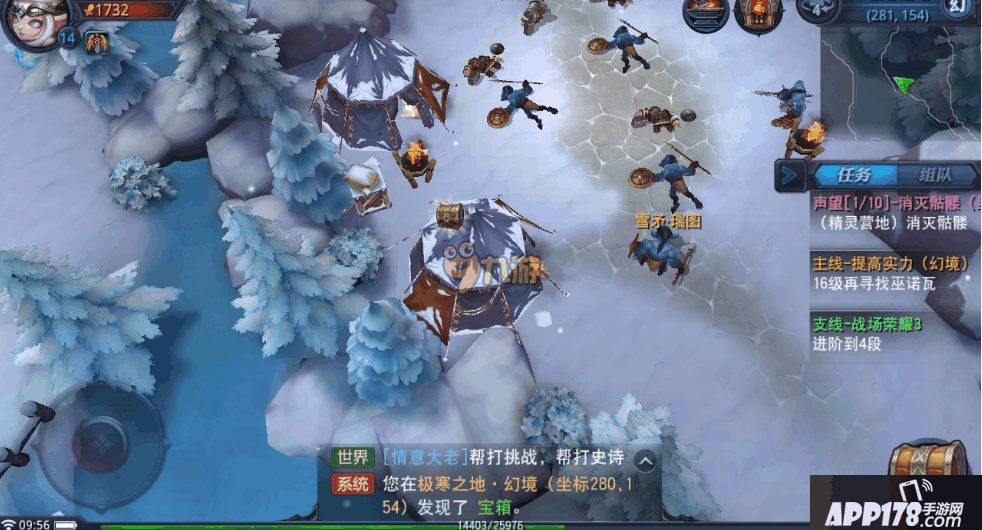Viewport: 982px width, 530px height.
Task: Switch to the 任务 quest tab
Action: [x=854, y=176]
